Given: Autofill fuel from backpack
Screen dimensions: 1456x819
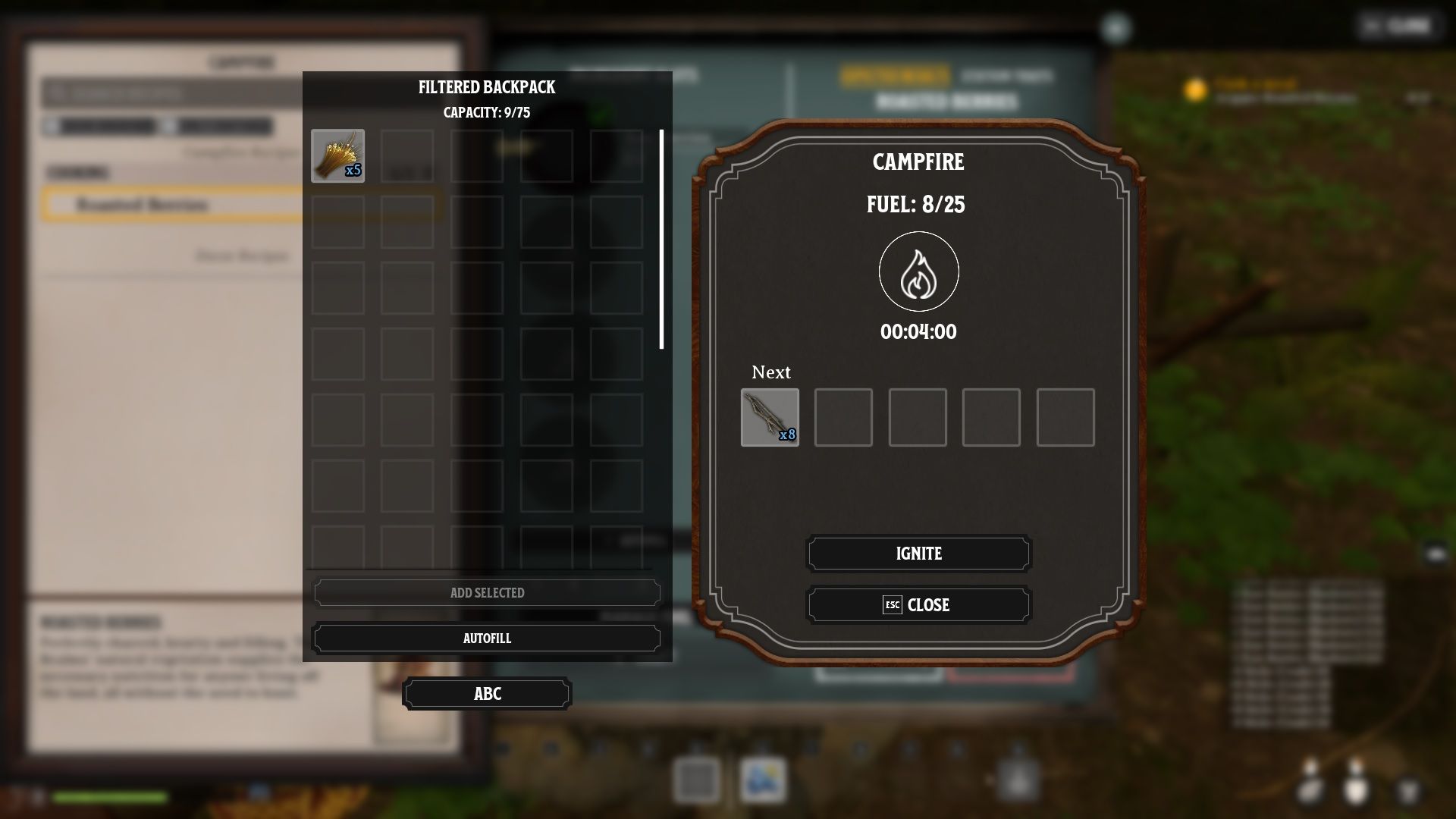Looking at the screenshot, I should pos(487,639).
